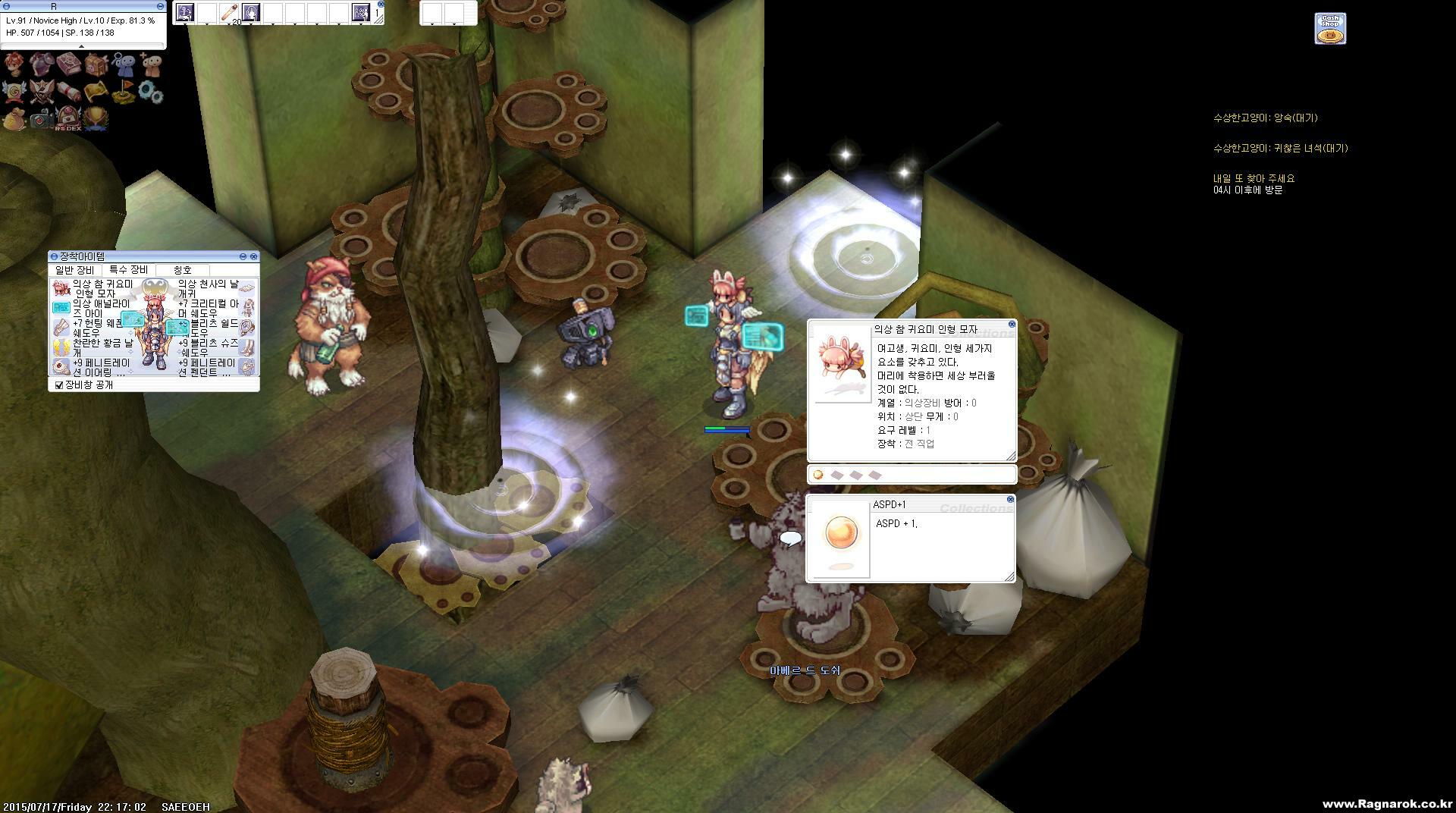Switch to the 일반 장비 tab
The height and width of the screenshot is (813, 1456).
74,270
